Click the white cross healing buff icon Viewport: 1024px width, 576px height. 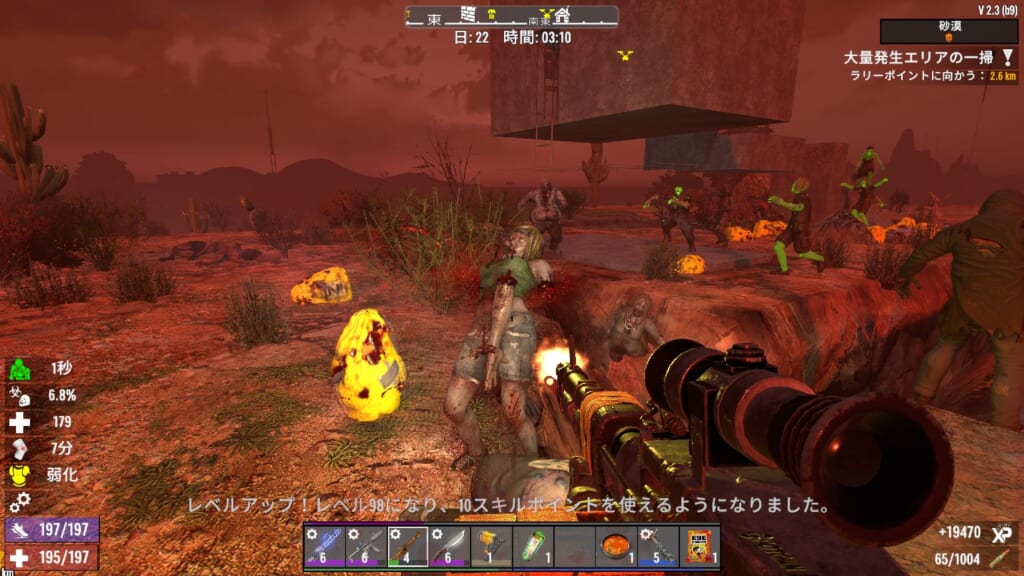point(17,422)
